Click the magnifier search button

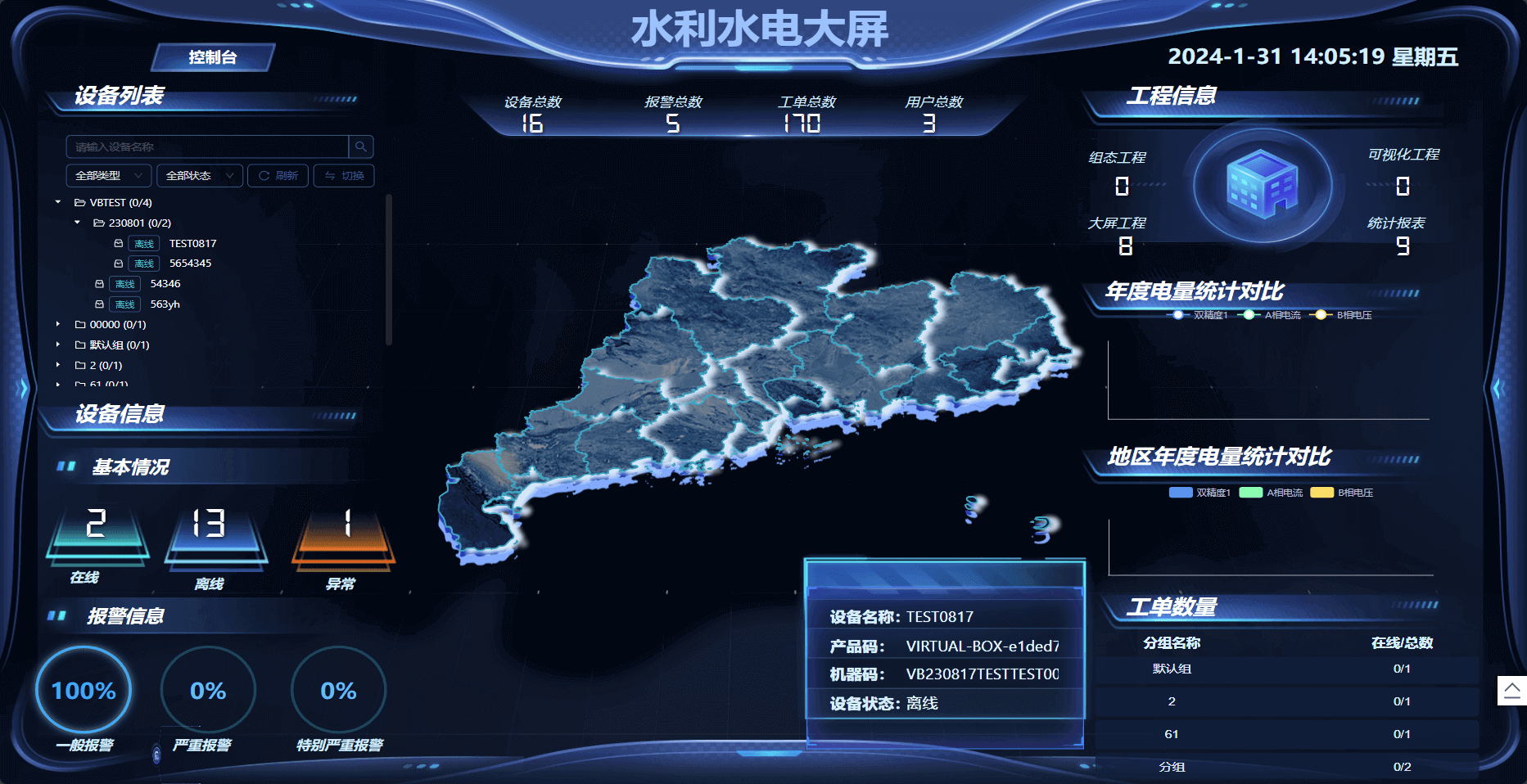point(361,146)
